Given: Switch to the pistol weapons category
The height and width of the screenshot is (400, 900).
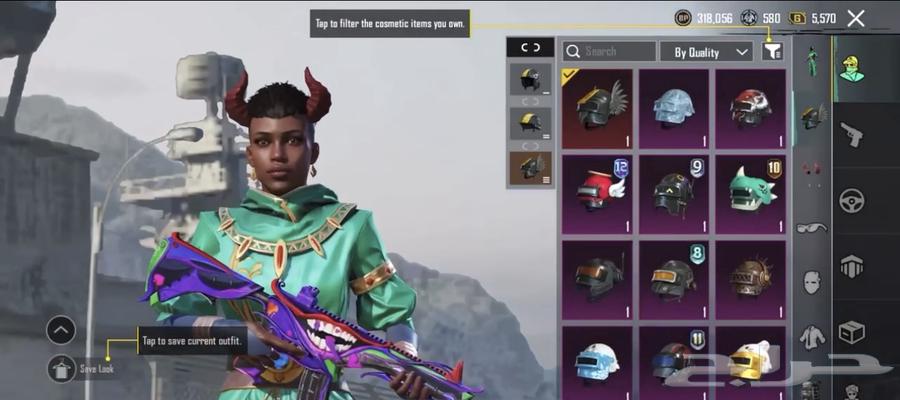Looking at the screenshot, I should point(852,134).
